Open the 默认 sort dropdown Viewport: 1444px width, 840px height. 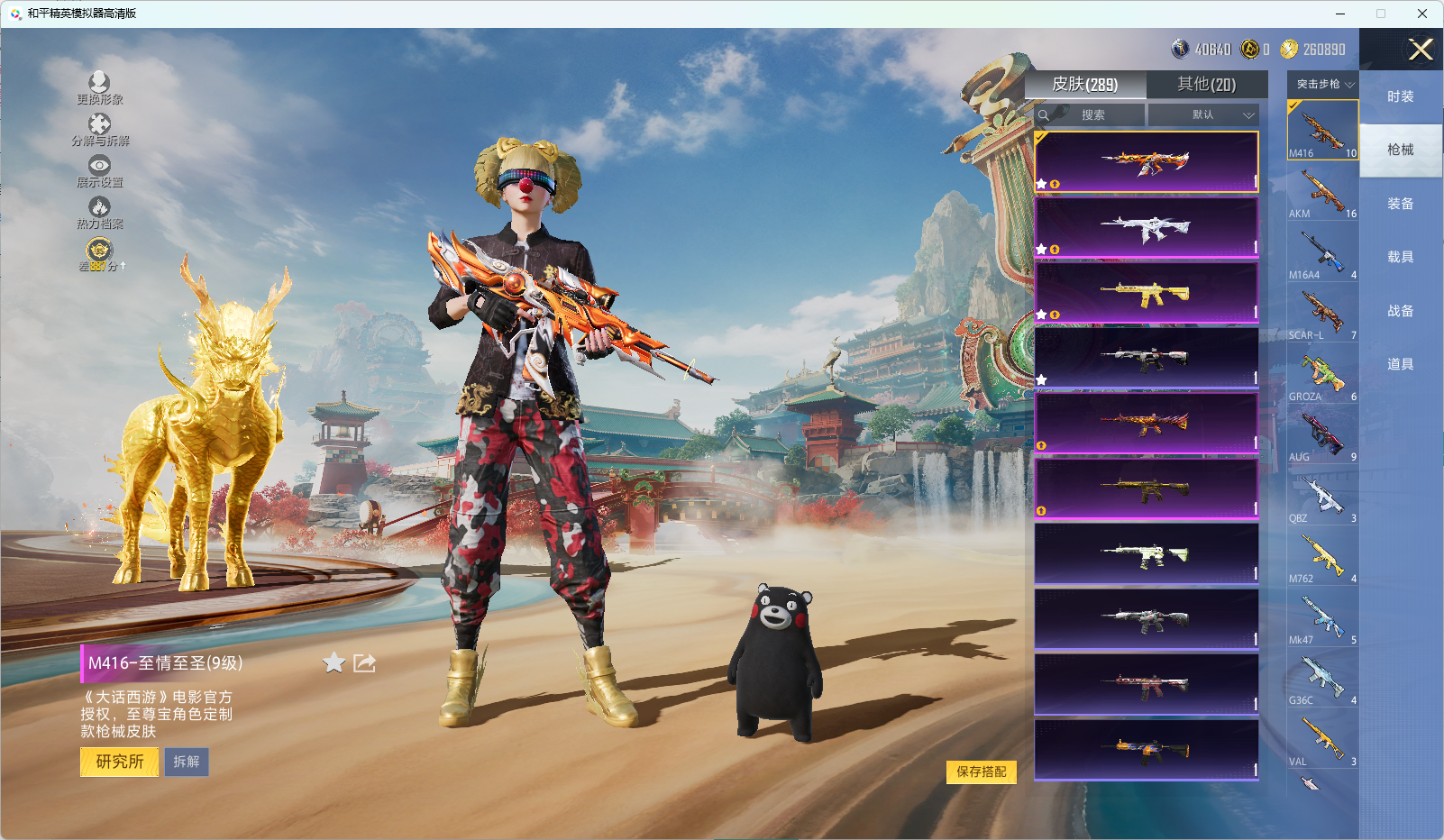point(1203,115)
